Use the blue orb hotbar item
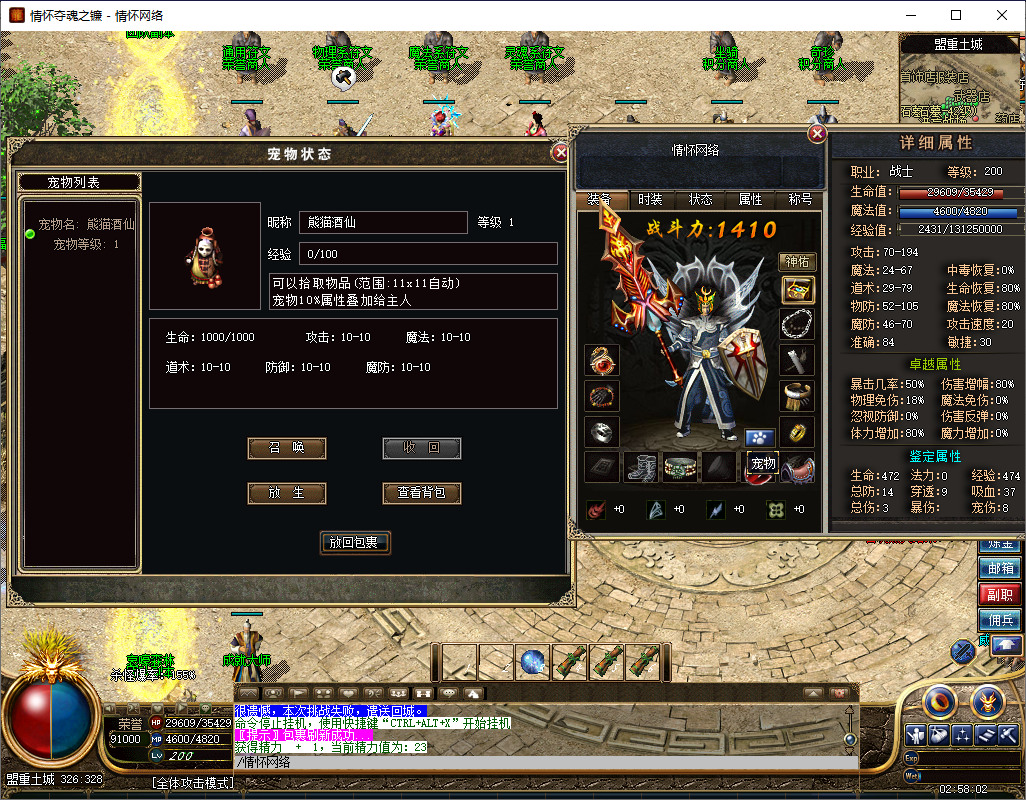The width and height of the screenshot is (1026, 800). point(532,662)
